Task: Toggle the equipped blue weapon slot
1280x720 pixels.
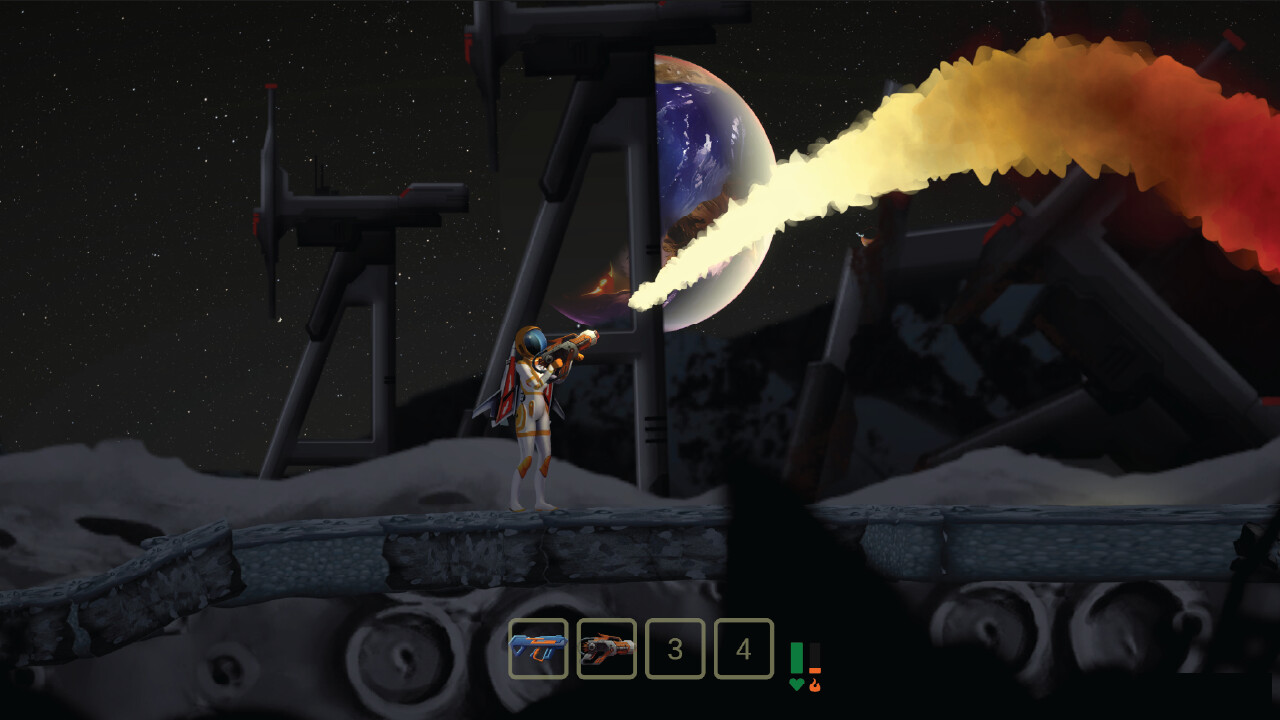Action: click(x=538, y=650)
